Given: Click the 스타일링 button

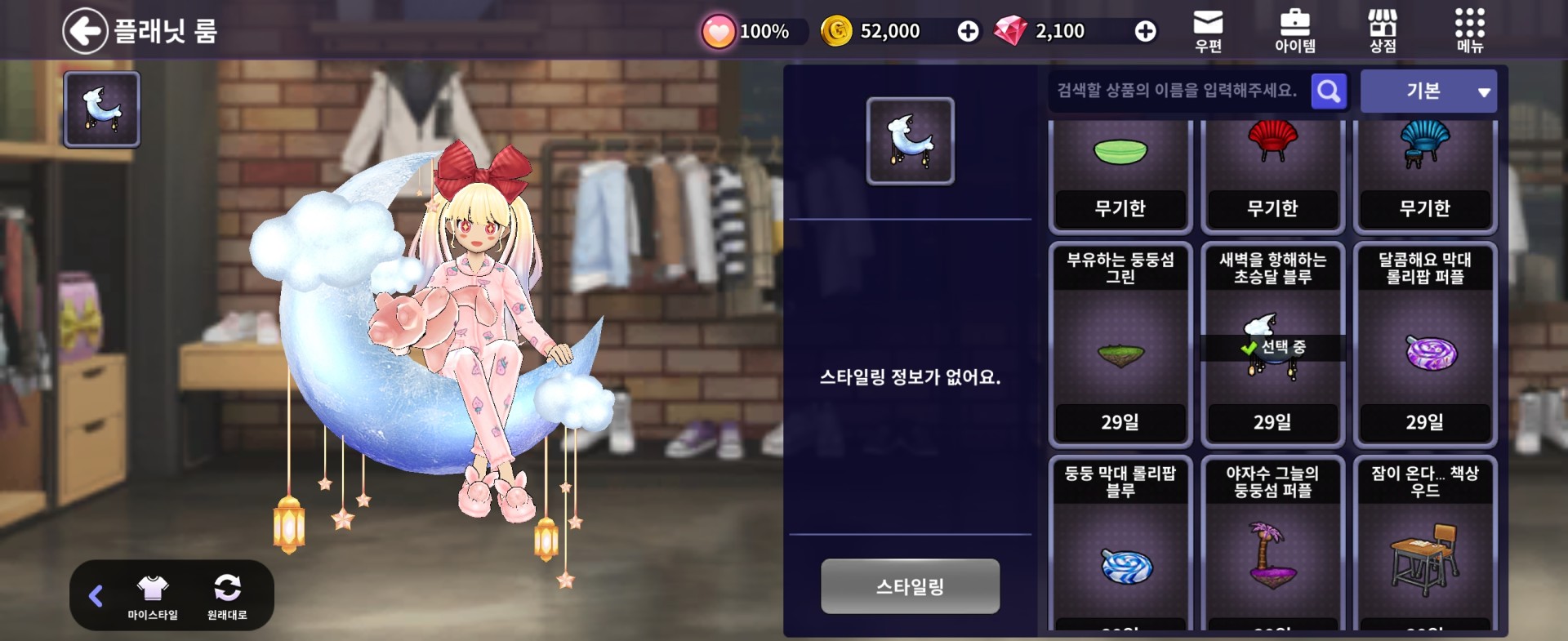Looking at the screenshot, I should pos(910,586).
